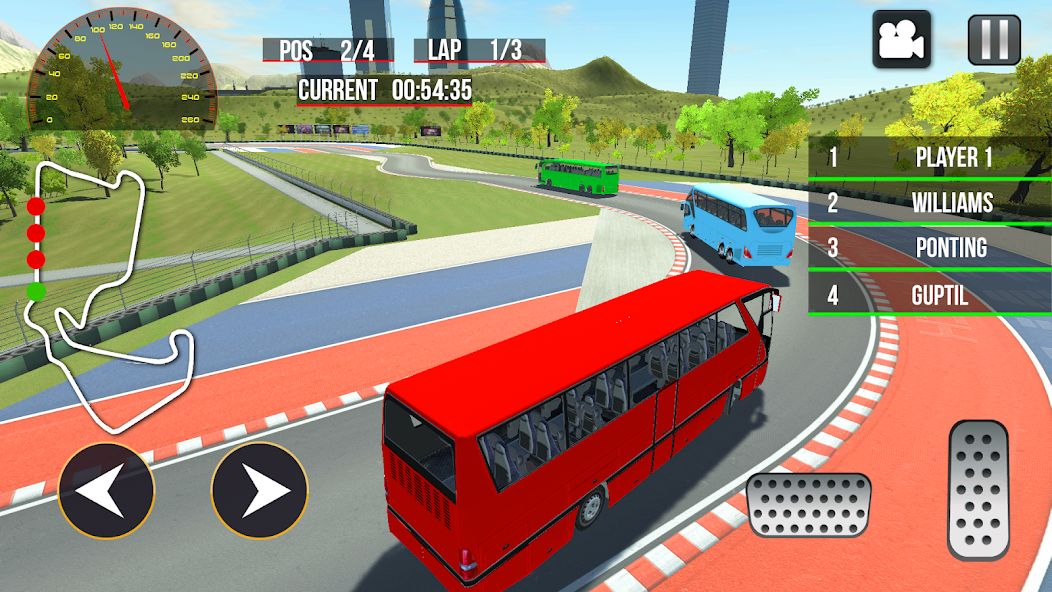Select the Player 1 leaderboard row
This screenshot has width=1052, height=592.
coord(929,157)
